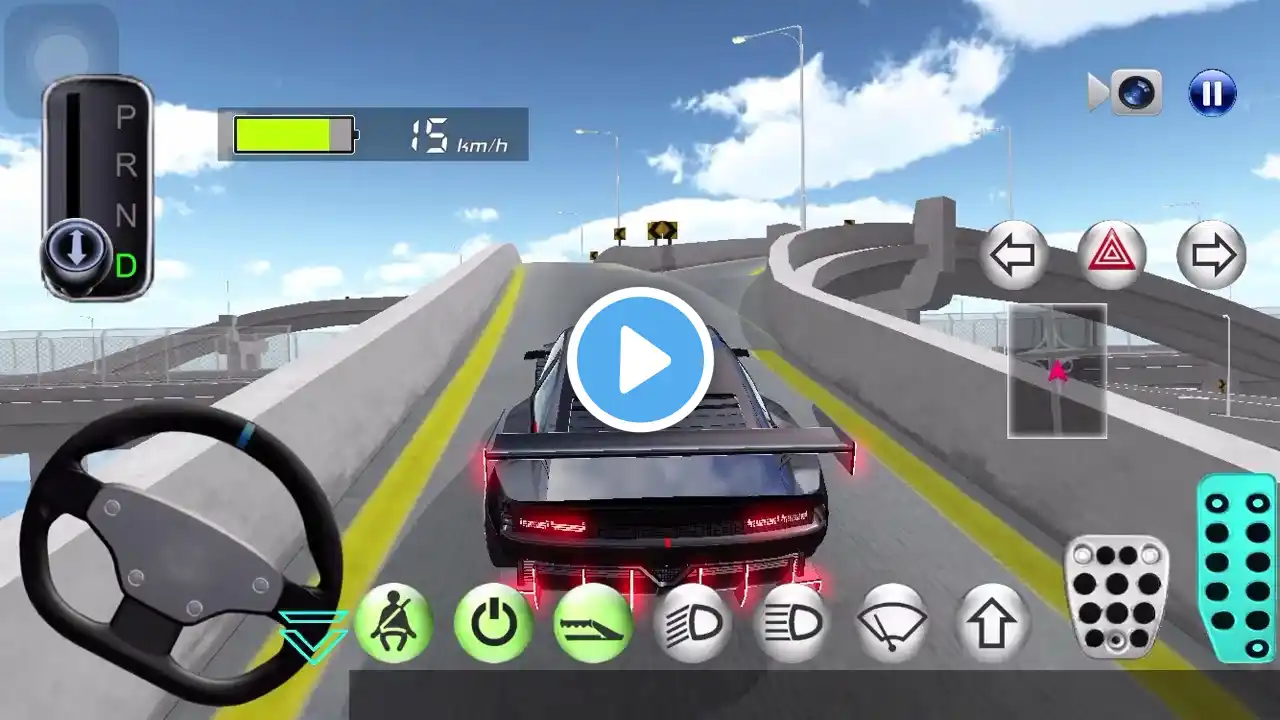Play the video with the blue play button

[640, 360]
